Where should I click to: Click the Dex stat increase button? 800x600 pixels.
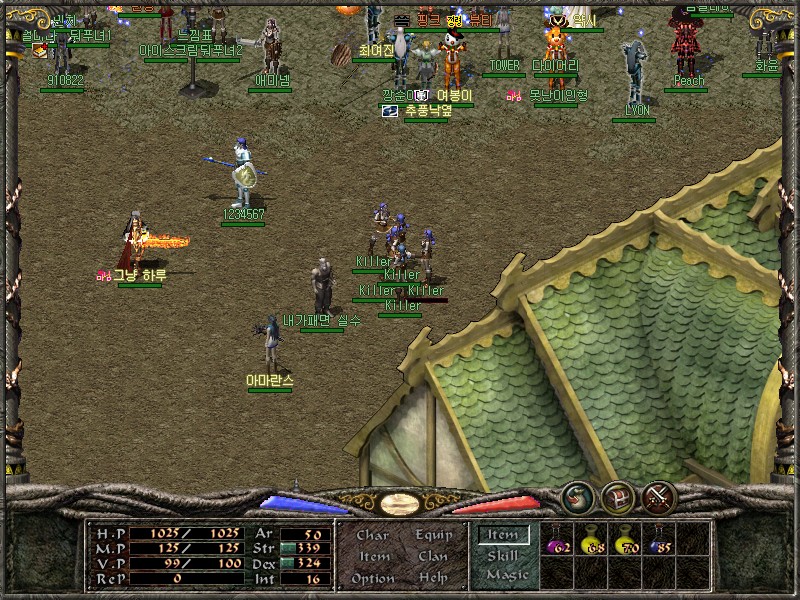point(285,564)
